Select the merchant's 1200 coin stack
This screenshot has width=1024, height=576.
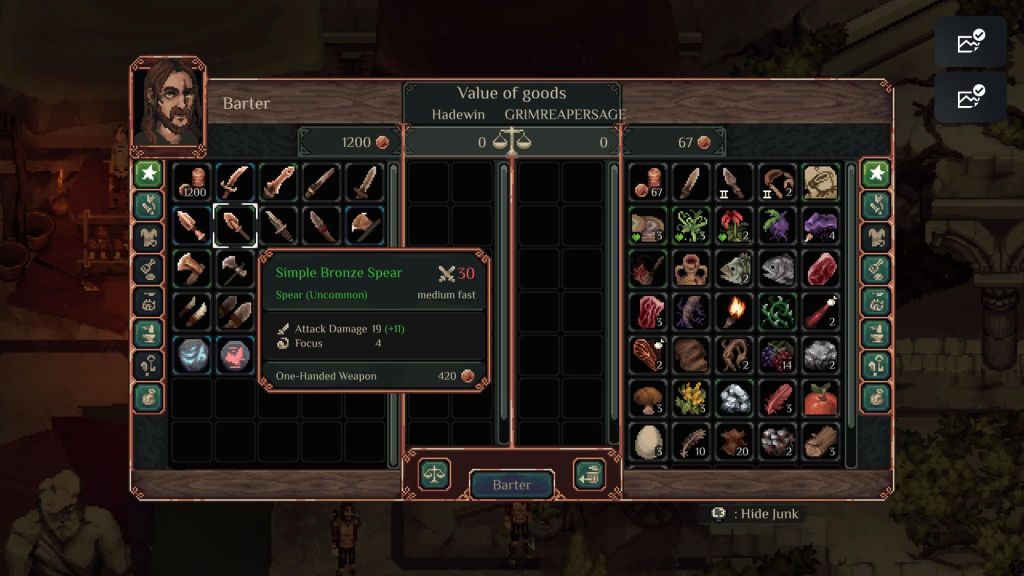pyautogui.click(x=191, y=183)
